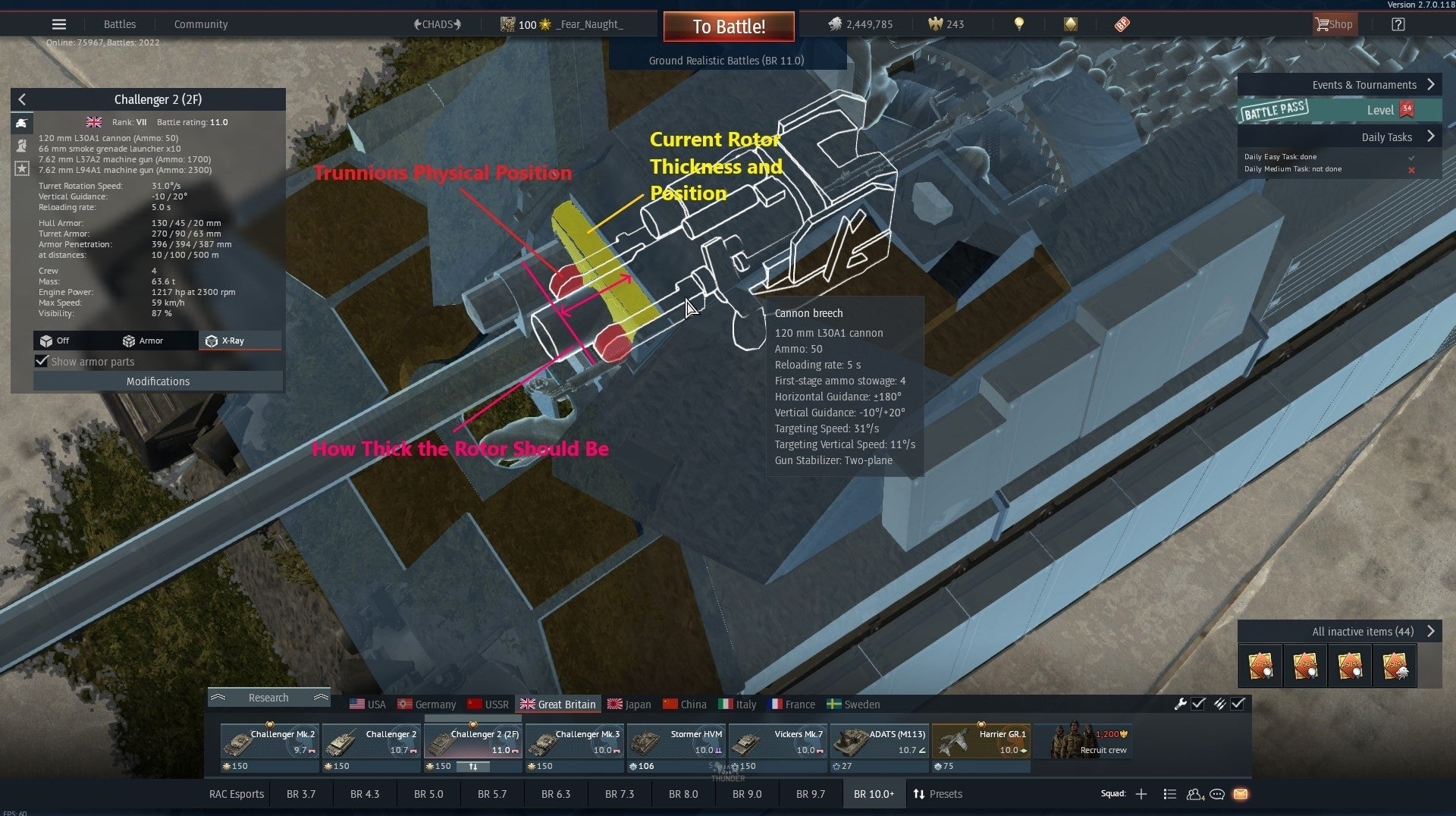The width and height of the screenshot is (1456, 816).
Task: Open the light bulb notifications icon
Action: click(1019, 24)
